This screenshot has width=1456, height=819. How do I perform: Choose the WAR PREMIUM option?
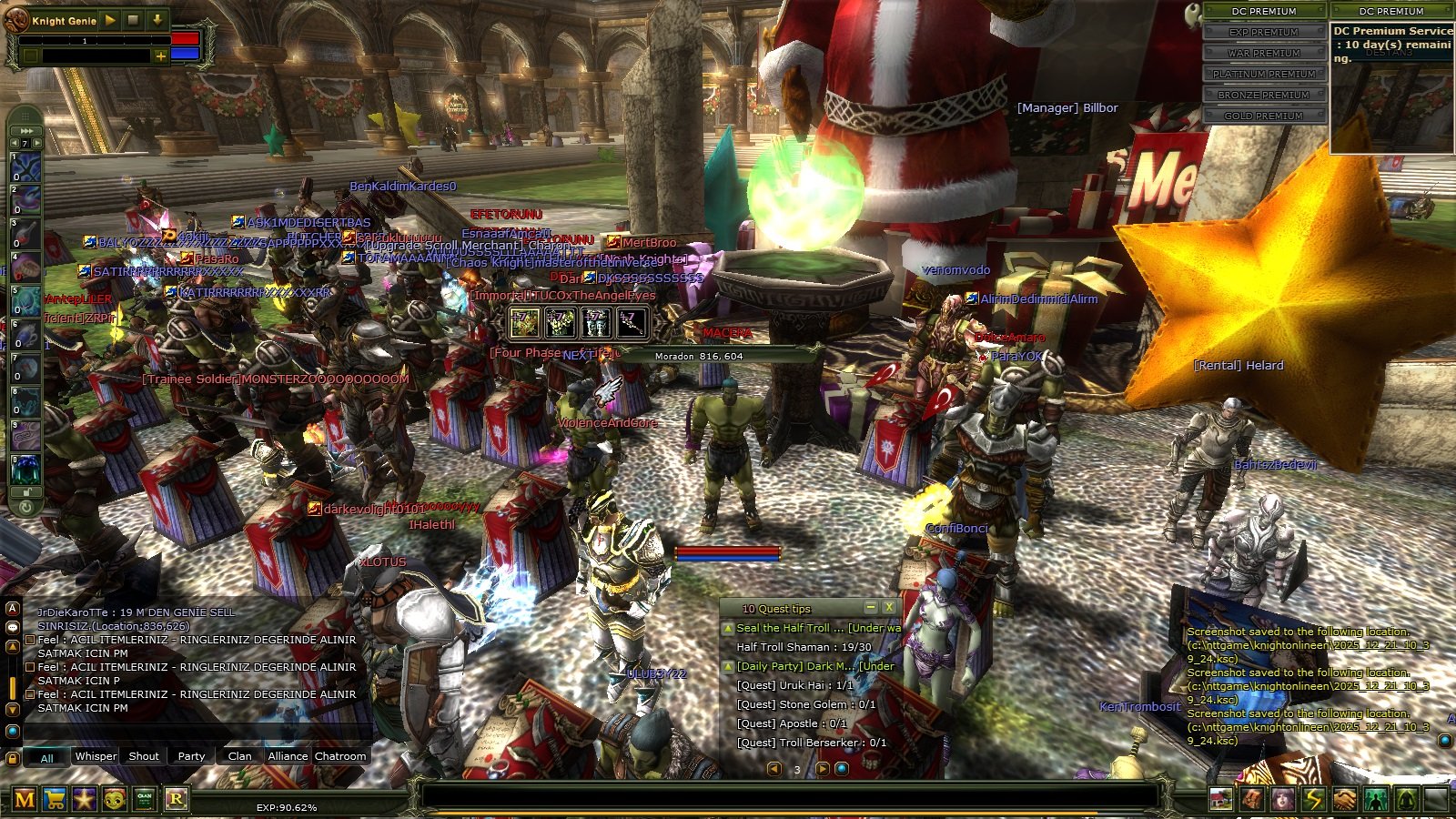coord(1264,53)
